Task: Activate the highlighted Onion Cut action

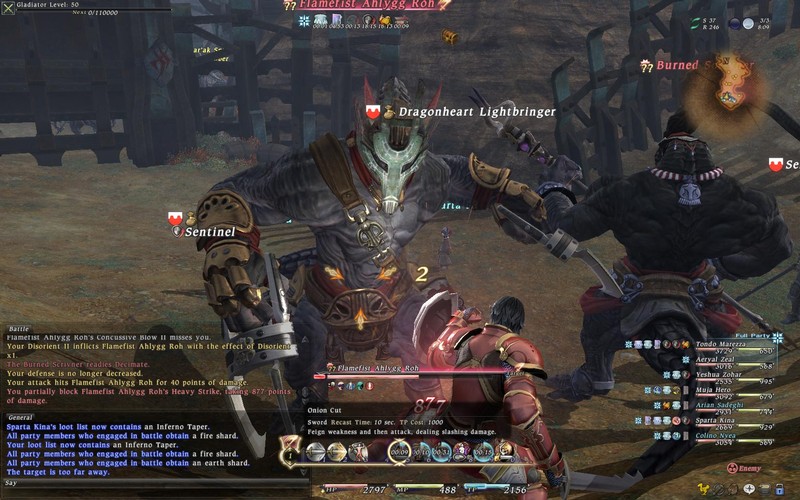Action: (x=399, y=451)
